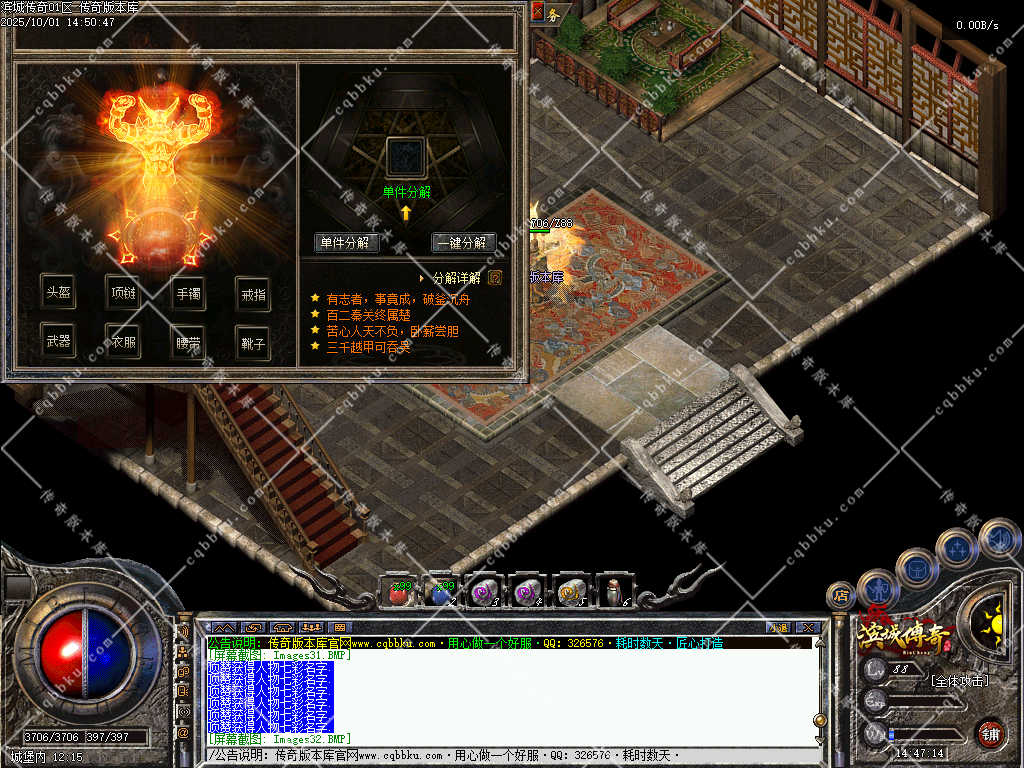Screen dimensions: 1024x768
Task: Select the 腰带 belt slot
Action: click(x=188, y=341)
